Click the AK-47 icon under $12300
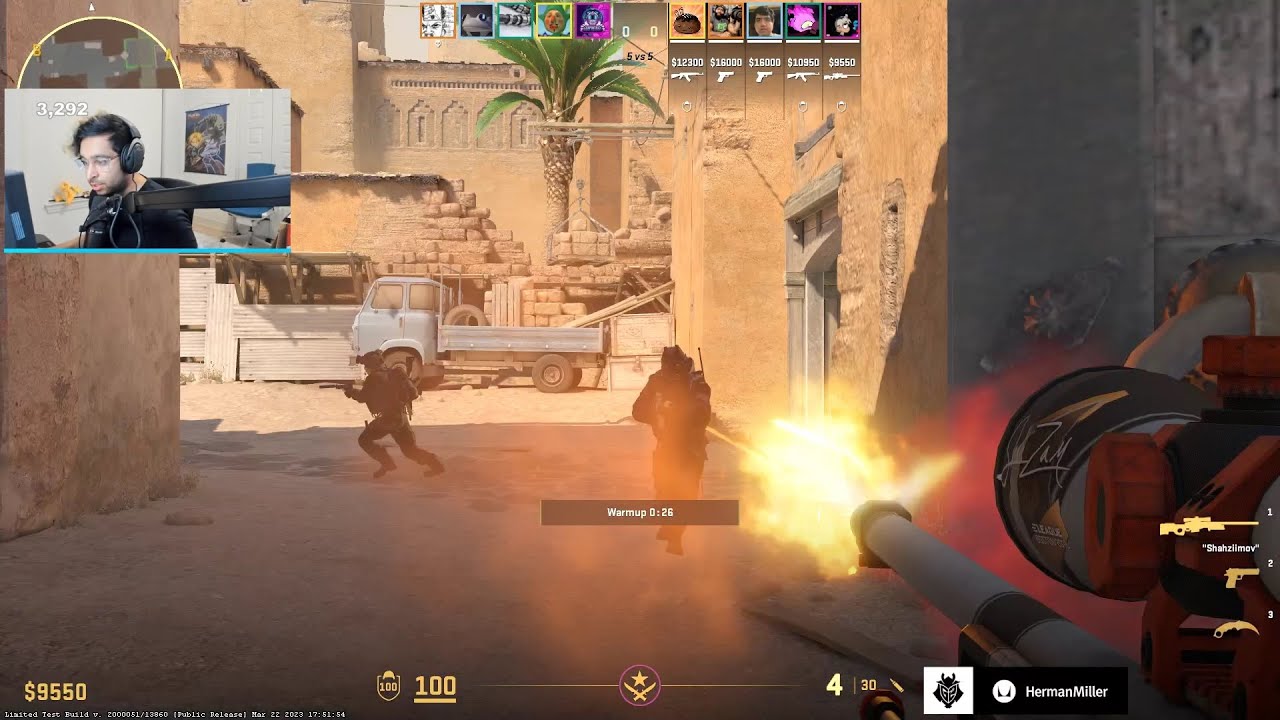This screenshot has width=1280, height=720. (x=687, y=77)
